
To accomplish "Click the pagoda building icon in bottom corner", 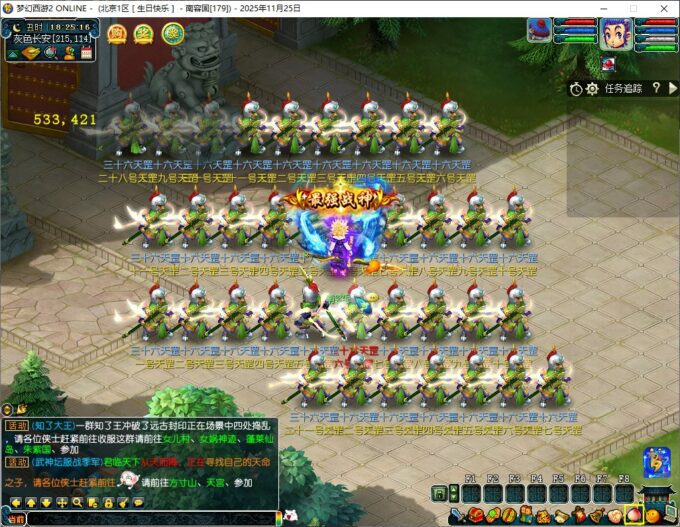I will coord(659,495).
